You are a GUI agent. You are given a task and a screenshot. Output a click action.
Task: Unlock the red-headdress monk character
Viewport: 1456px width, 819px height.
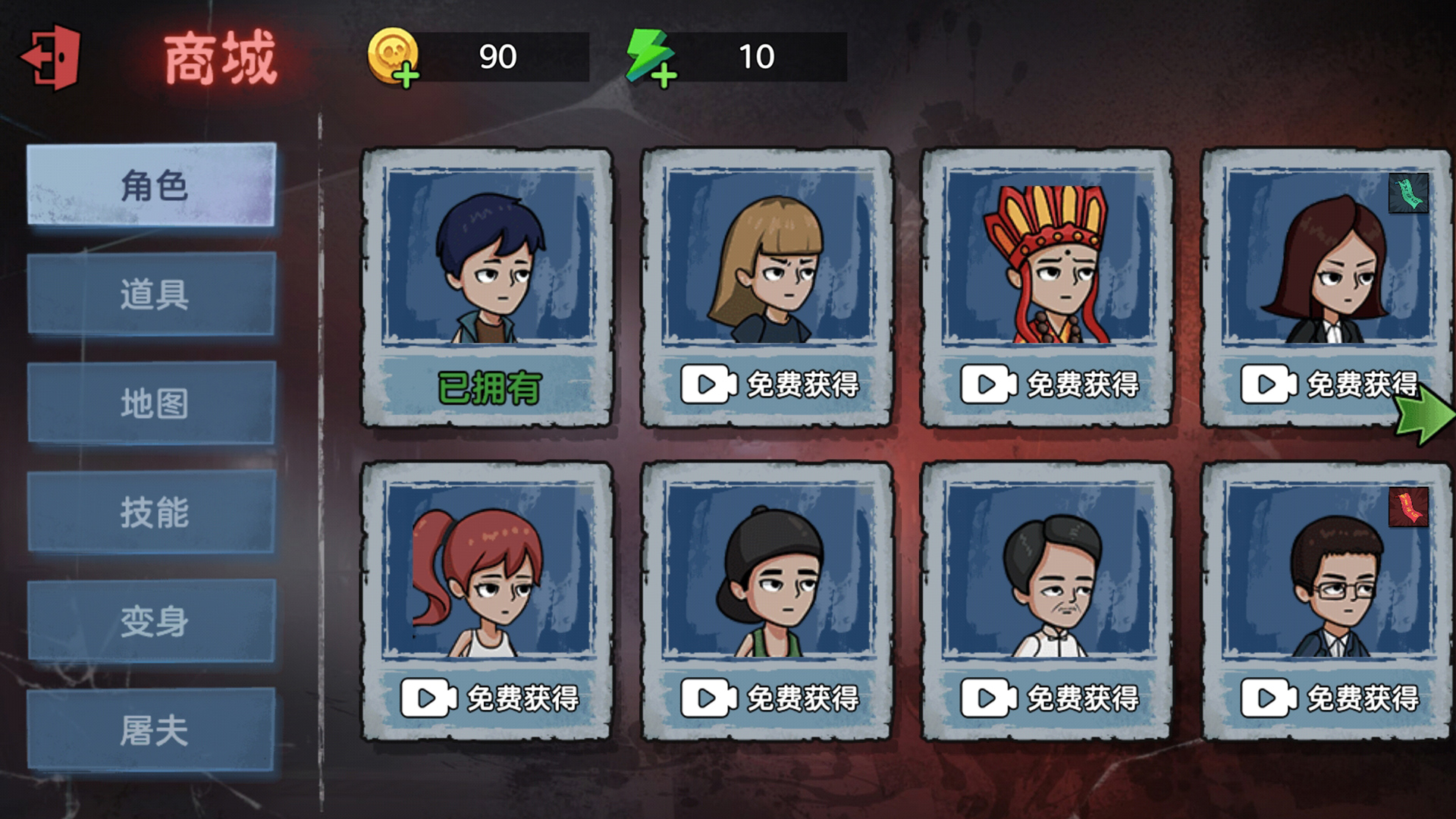(x=1048, y=384)
